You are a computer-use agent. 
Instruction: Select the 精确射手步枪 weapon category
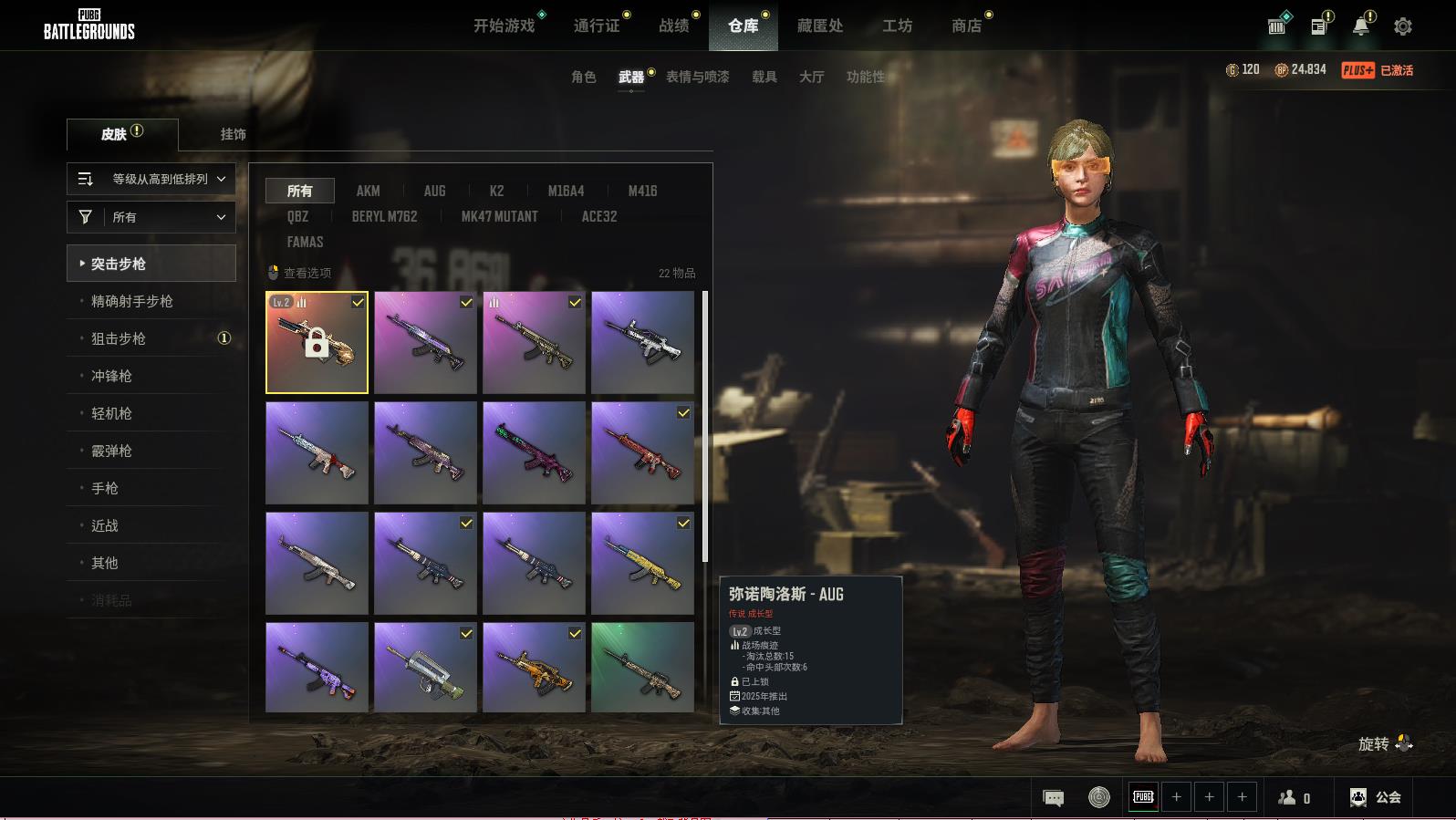point(132,301)
